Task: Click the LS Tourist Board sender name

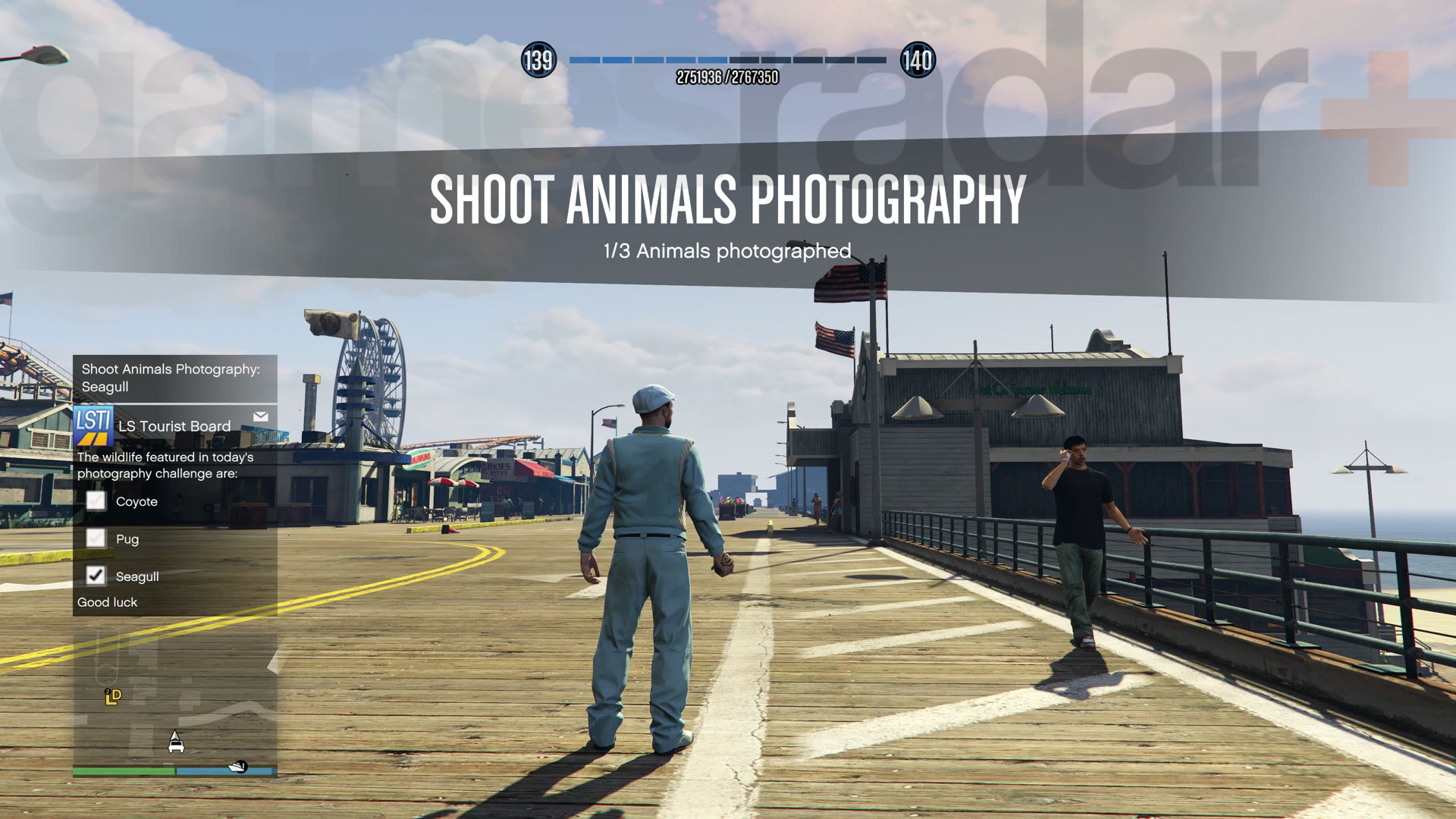Action: (177, 425)
